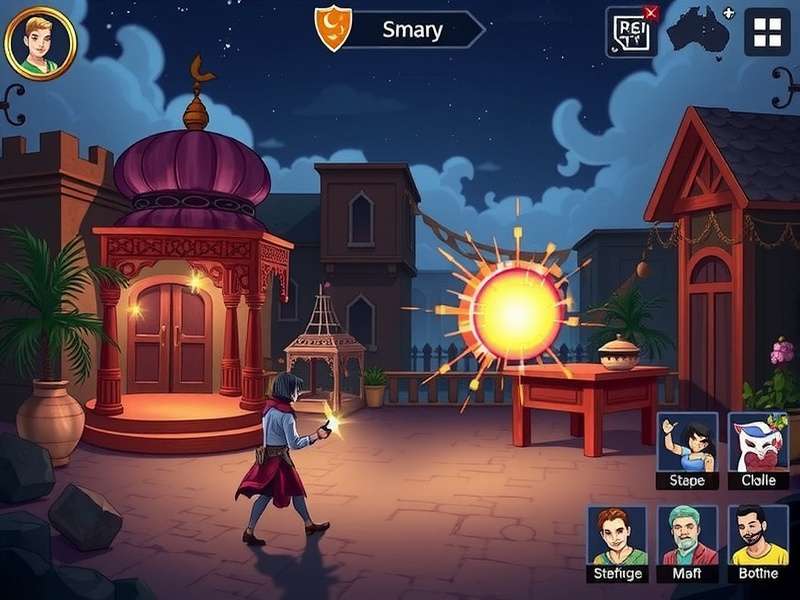The image size is (800, 600).
Task: Open the continent-shaped world map
Action: click(x=699, y=32)
